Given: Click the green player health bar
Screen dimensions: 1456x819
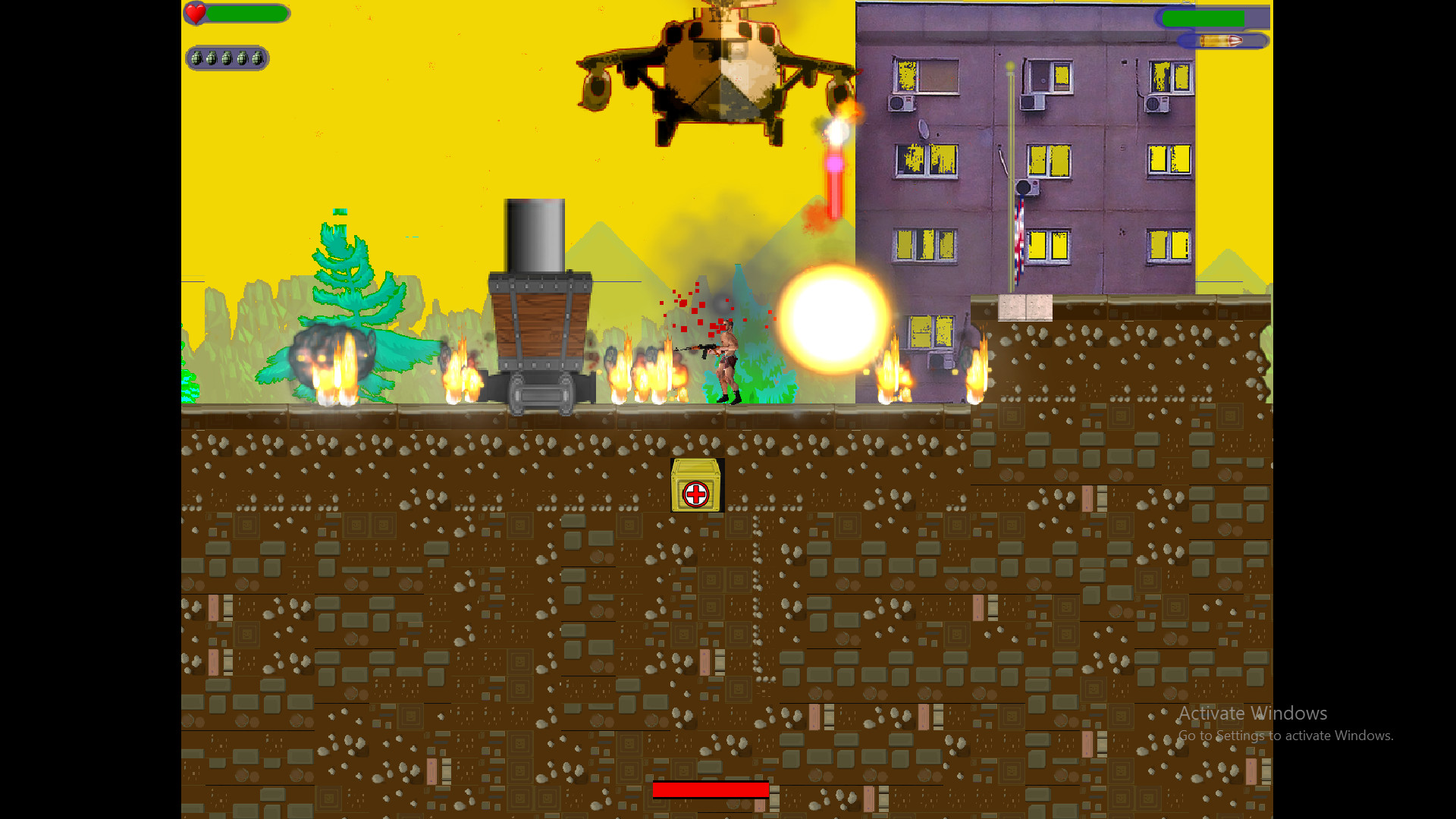Looking at the screenshot, I should click(246, 13).
